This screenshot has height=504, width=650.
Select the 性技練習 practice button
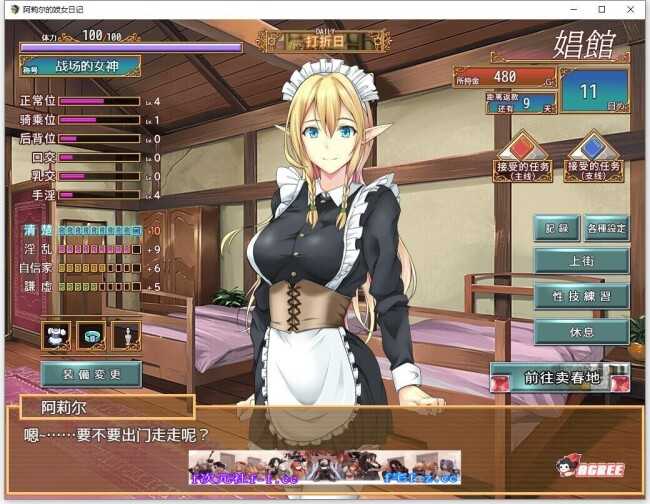point(581,297)
